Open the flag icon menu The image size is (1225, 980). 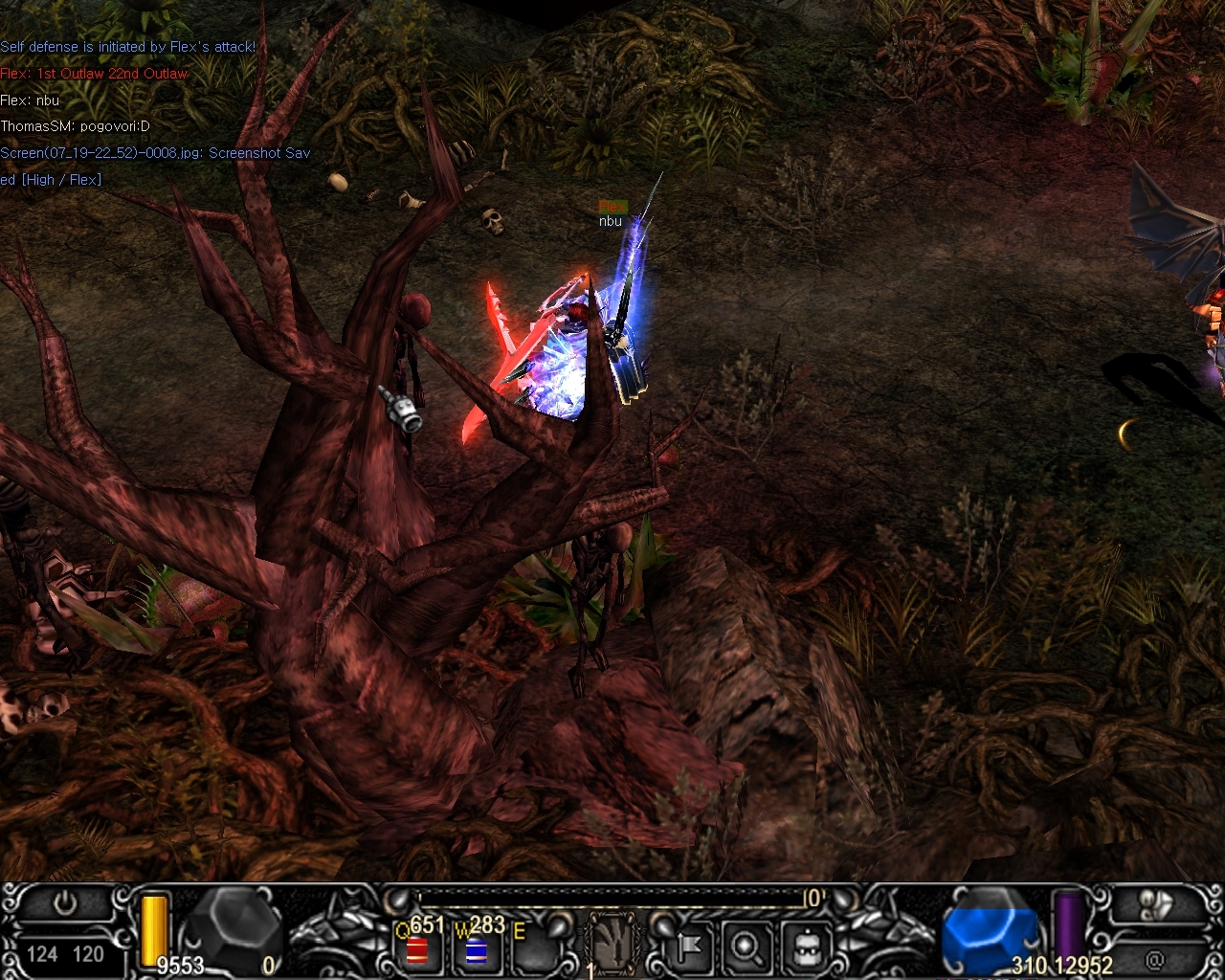tap(688, 947)
